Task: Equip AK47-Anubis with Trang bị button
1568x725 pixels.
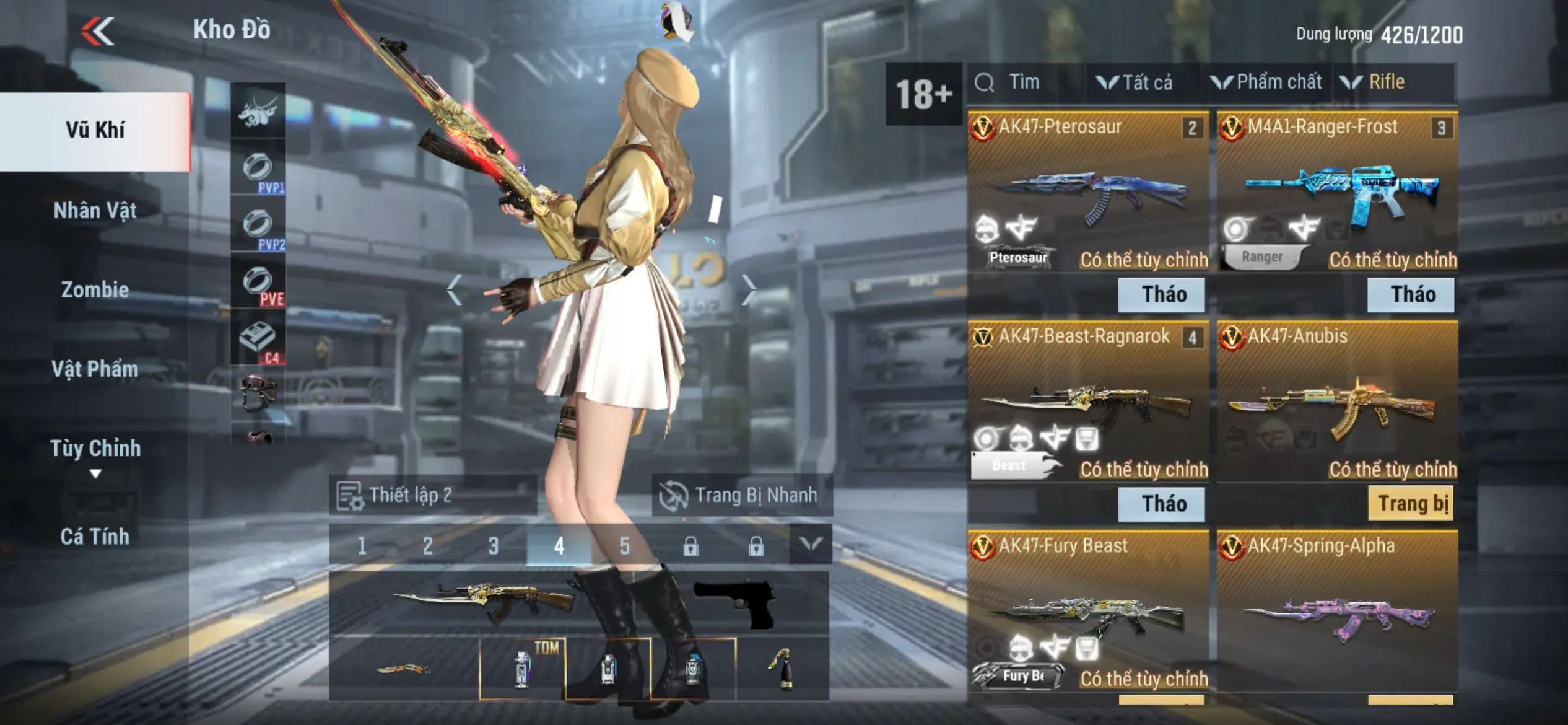Action: pos(1412,504)
